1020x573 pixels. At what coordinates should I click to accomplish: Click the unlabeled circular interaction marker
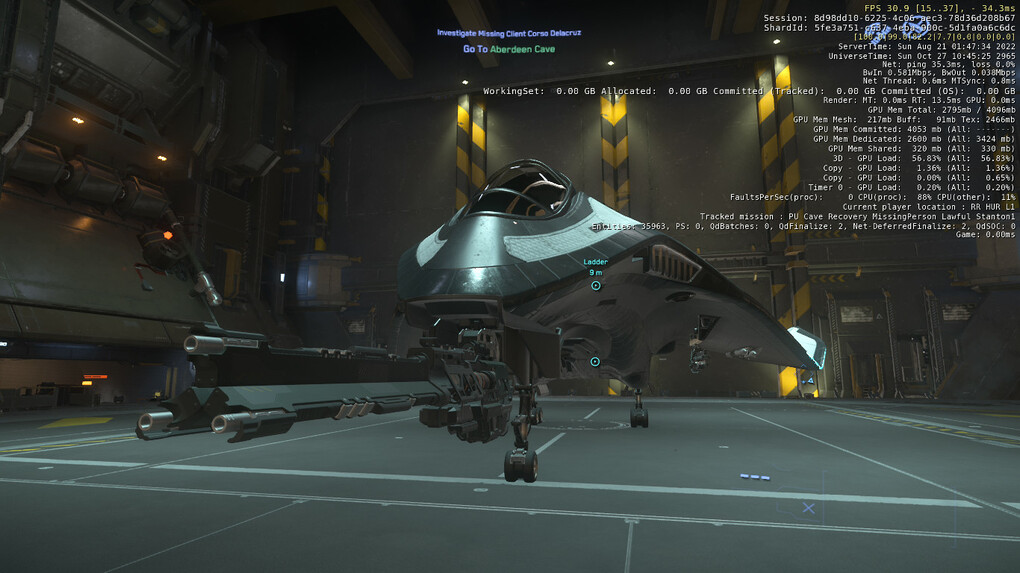point(595,361)
